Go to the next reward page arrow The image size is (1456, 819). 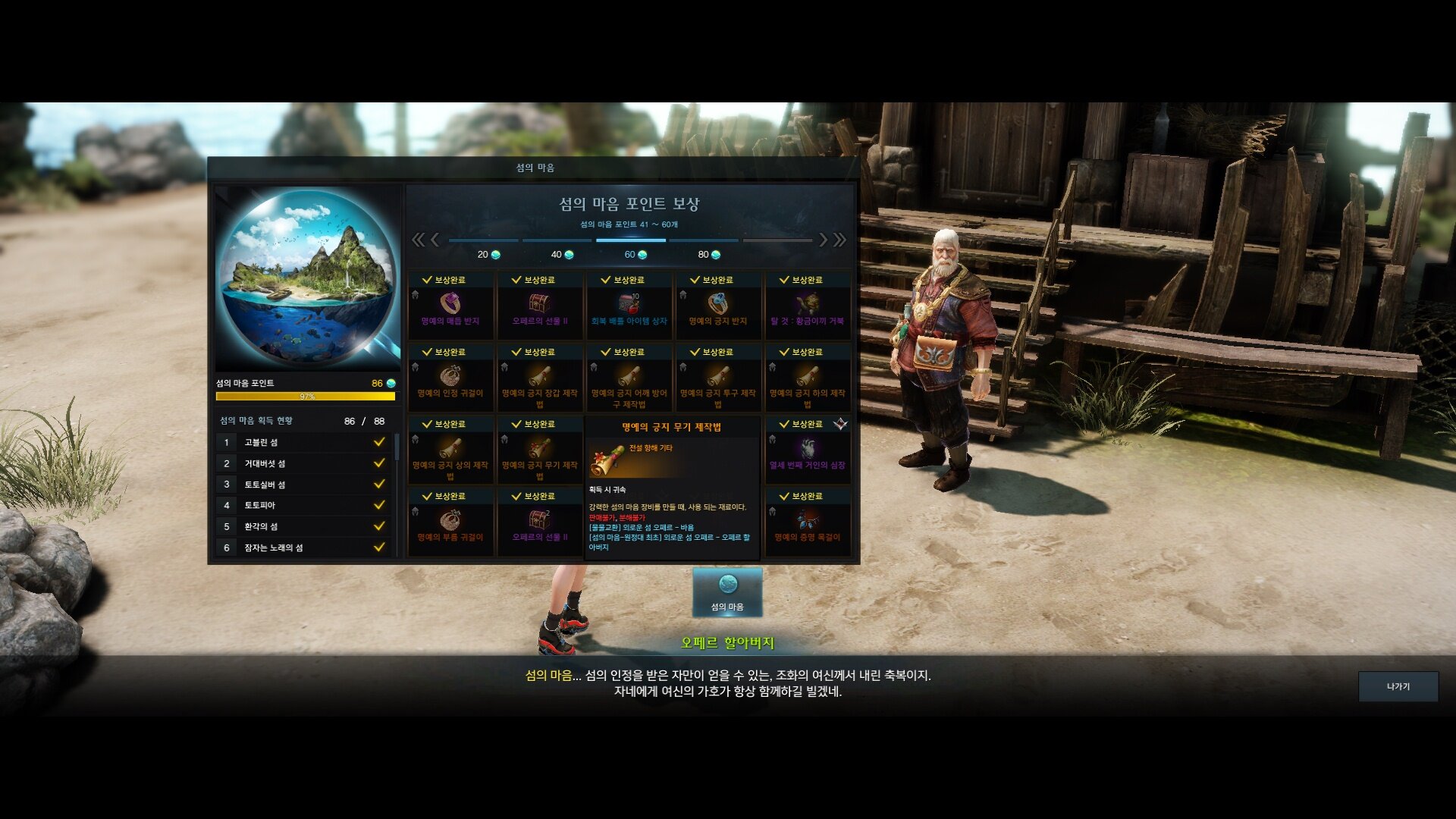click(824, 240)
